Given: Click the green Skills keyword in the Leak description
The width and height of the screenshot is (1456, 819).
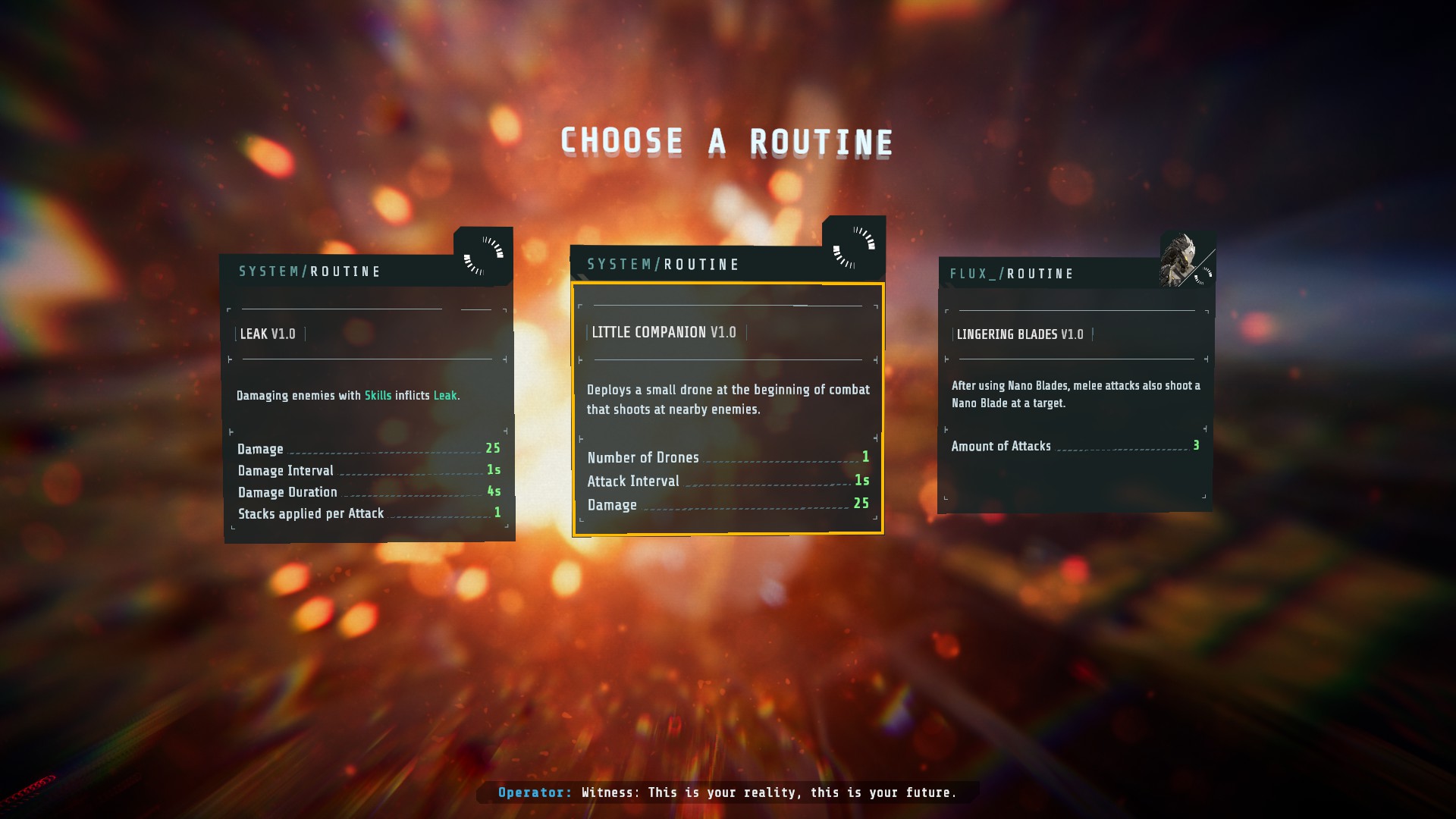Looking at the screenshot, I should pyautogui.click(x=379, y=395).
